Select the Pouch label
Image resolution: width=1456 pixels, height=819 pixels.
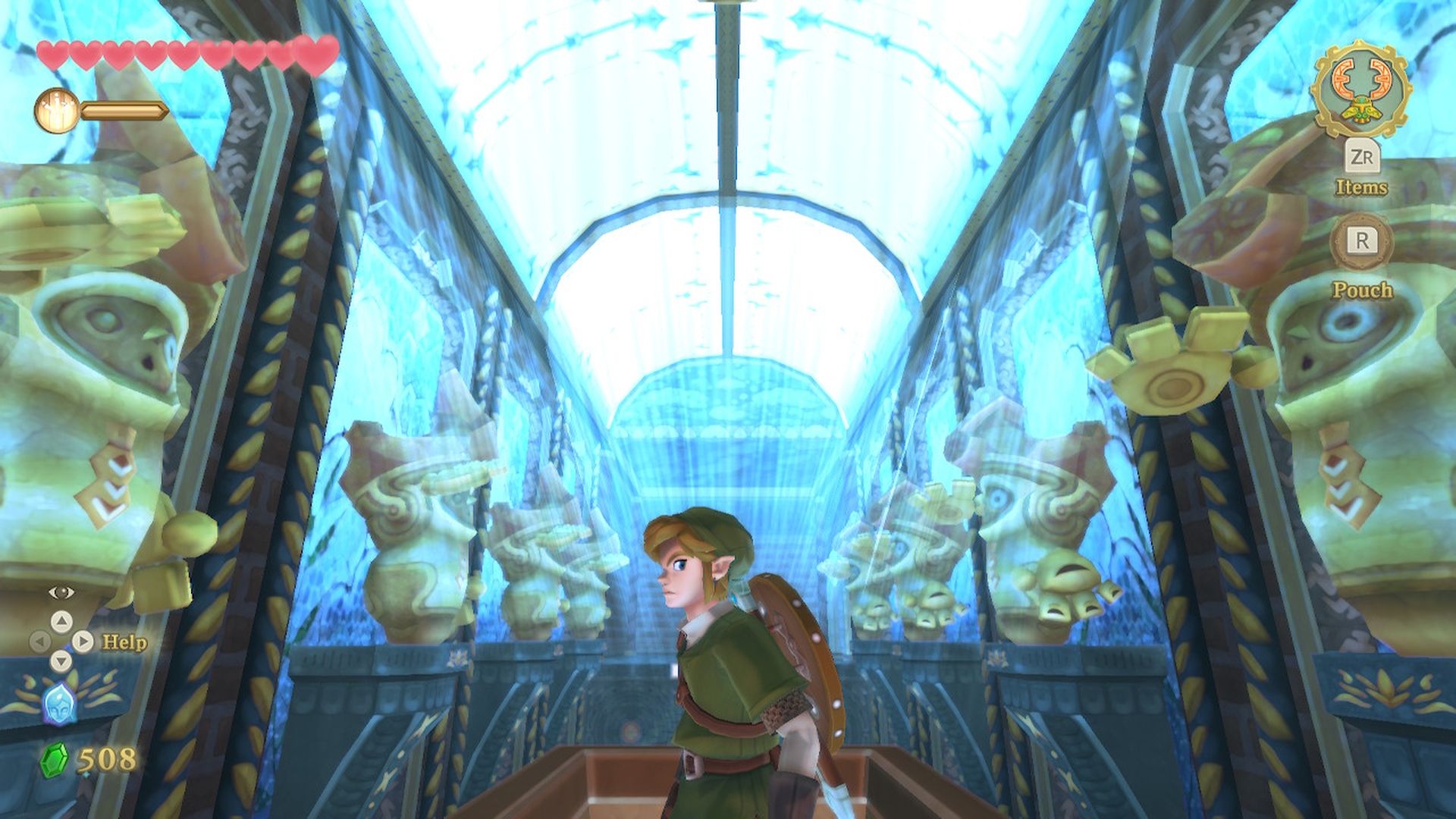pyautogui.click(x=1363, y=289)
